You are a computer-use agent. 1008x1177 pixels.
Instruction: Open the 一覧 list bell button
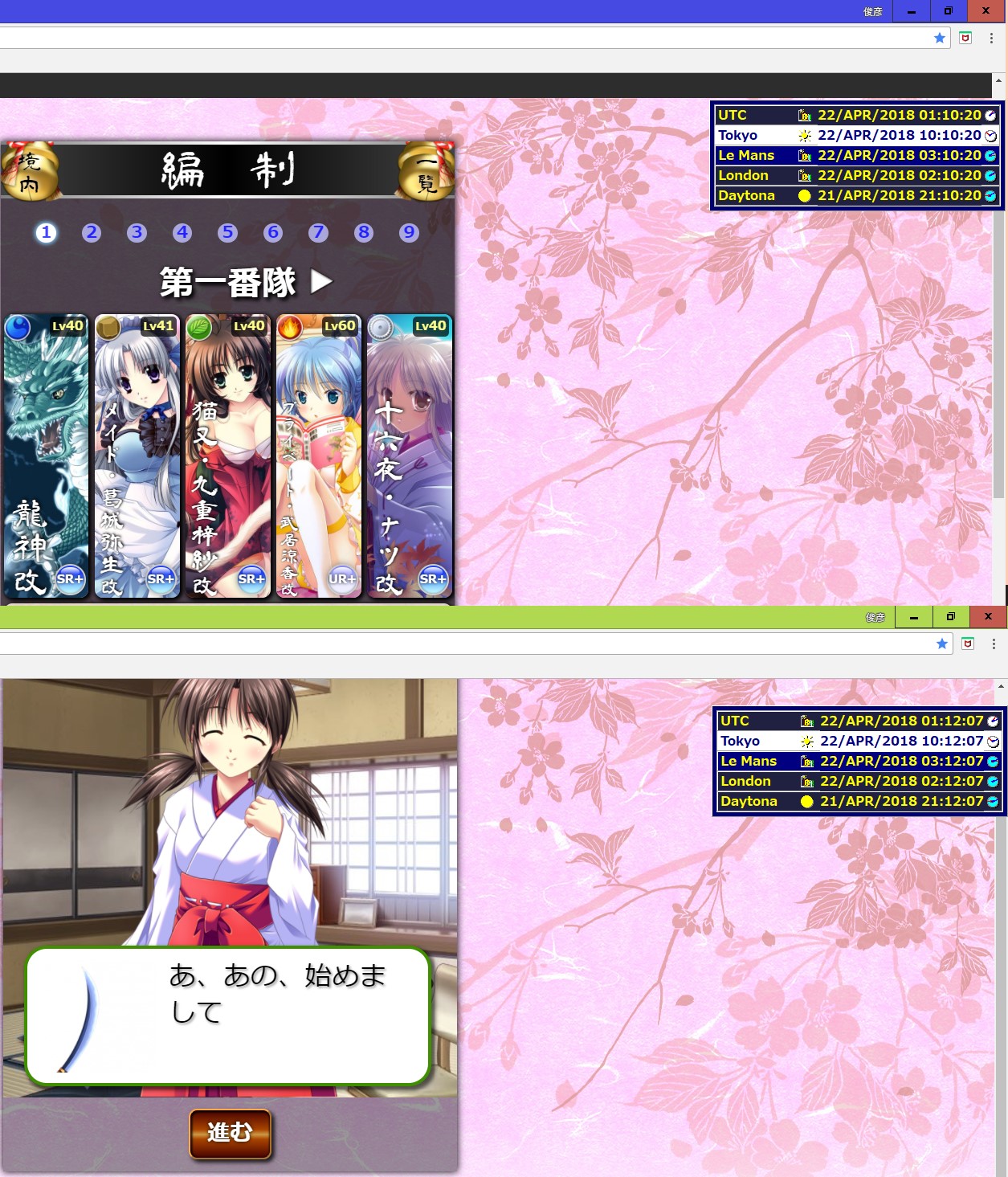(426, 172)
